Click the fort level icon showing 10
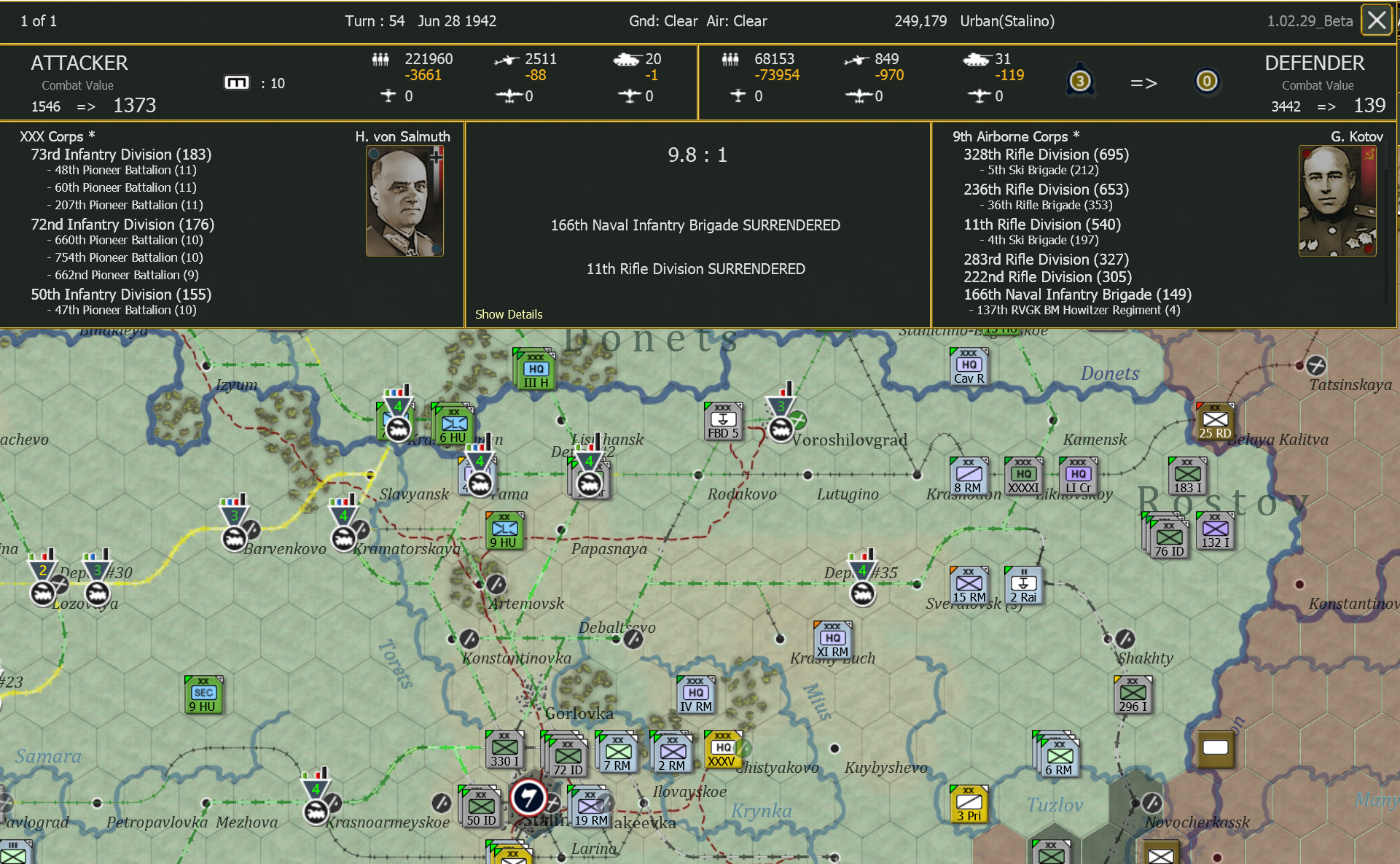Screen dimensions: 1400x864 [237, 82]
